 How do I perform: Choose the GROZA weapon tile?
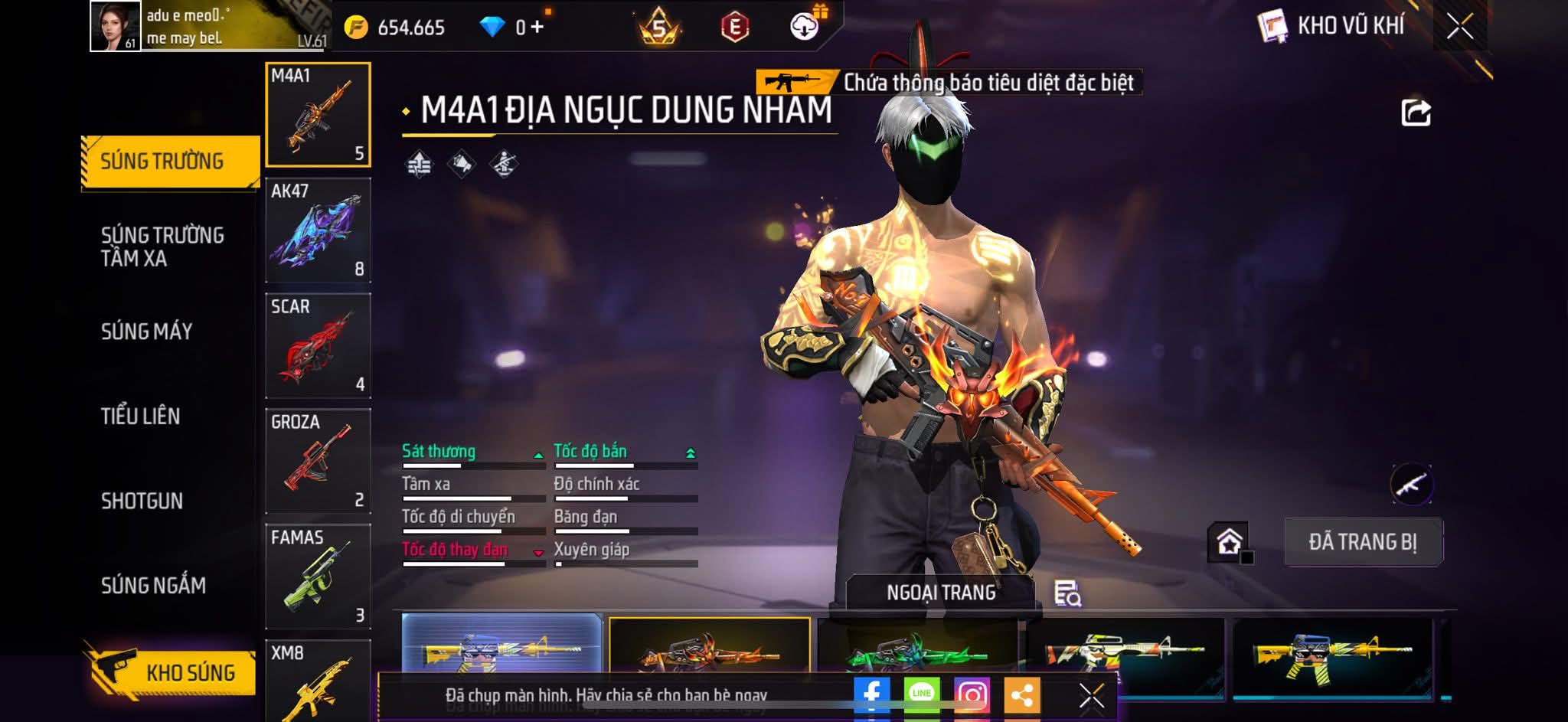pos(318,462)
